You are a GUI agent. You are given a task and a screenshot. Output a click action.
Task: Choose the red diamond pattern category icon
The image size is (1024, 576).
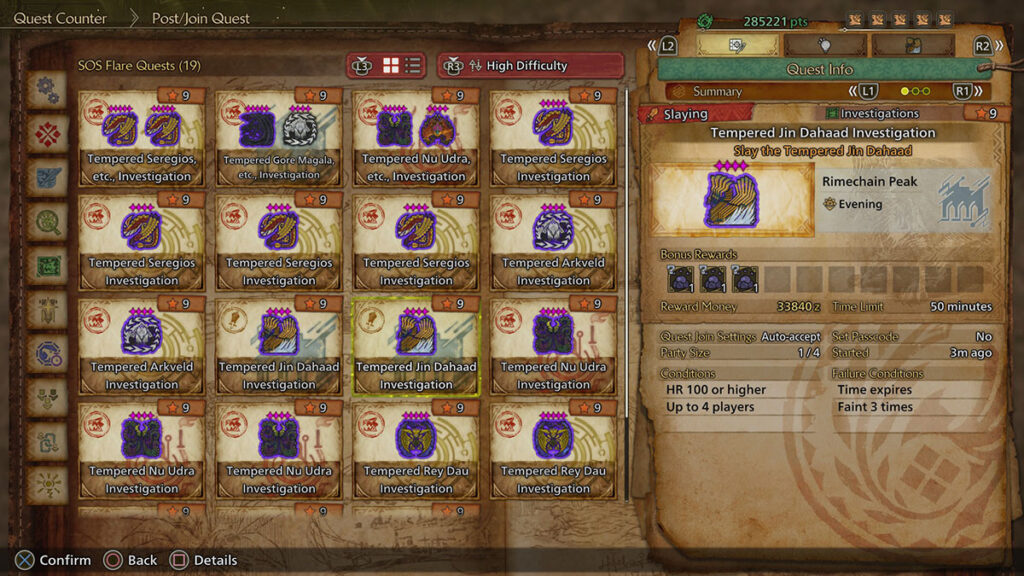(47, 134)
